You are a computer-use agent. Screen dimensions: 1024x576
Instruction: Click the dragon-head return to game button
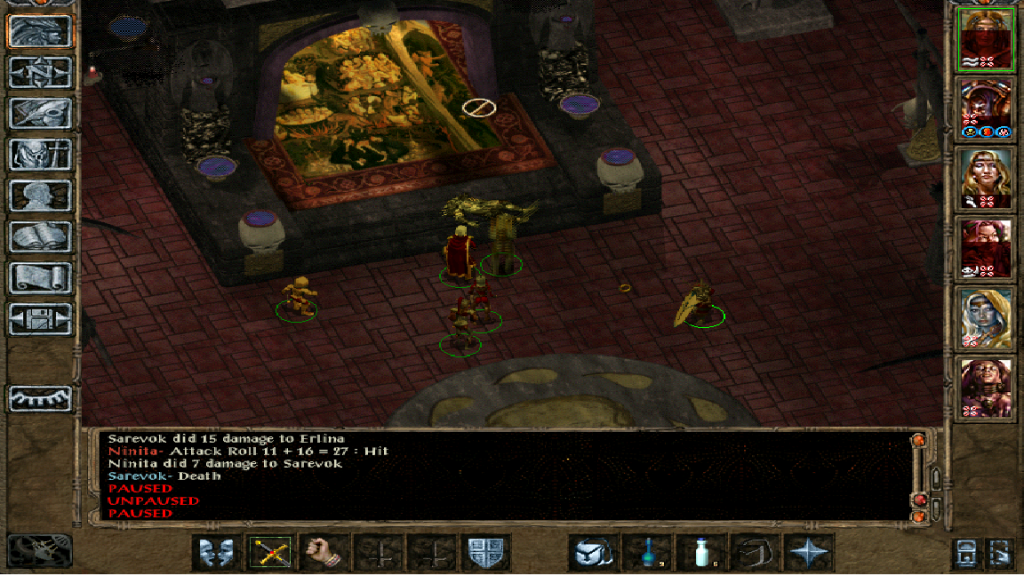(x=41, y=33)
